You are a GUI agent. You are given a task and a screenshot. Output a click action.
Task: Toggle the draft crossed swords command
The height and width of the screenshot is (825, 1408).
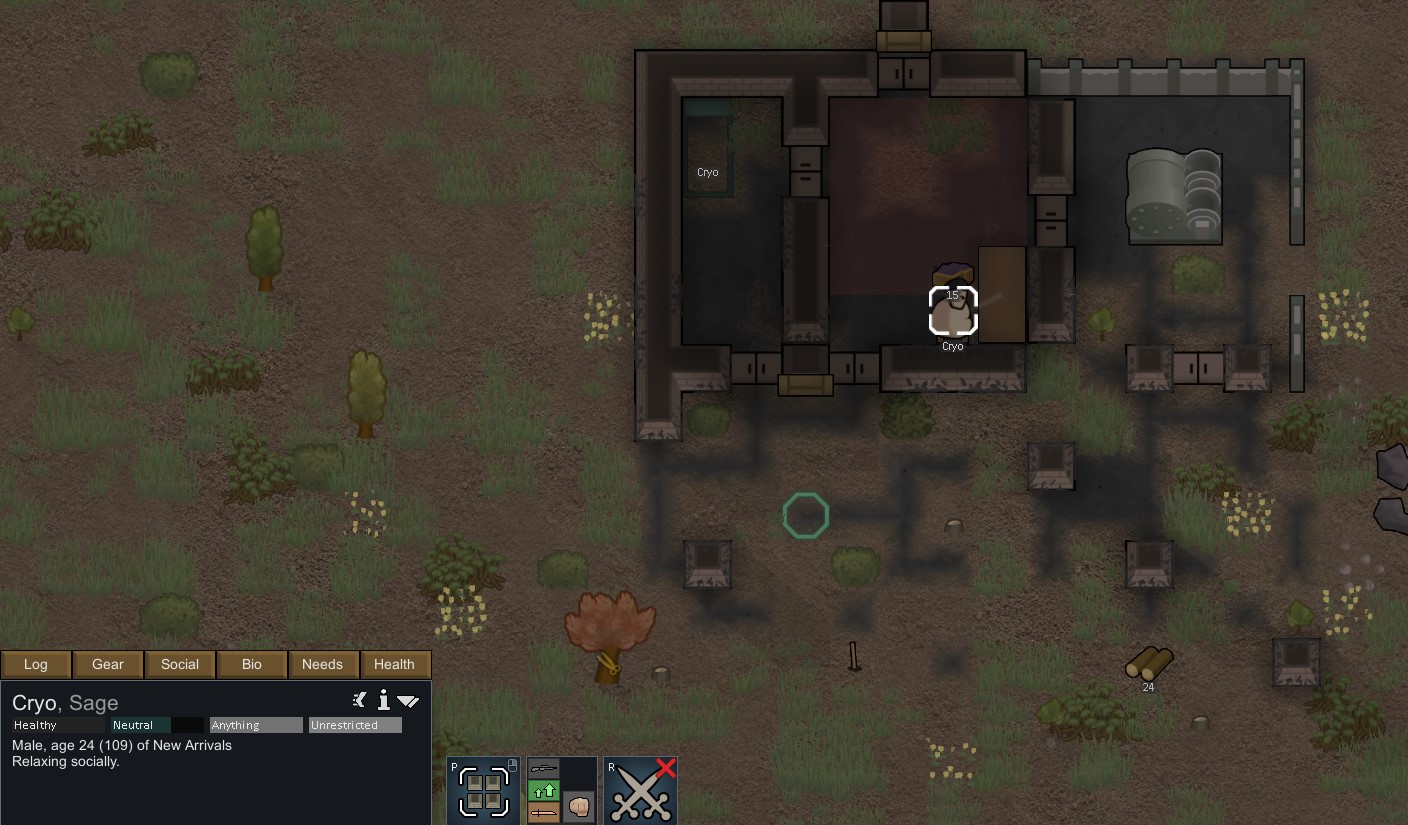pos(641,791)
